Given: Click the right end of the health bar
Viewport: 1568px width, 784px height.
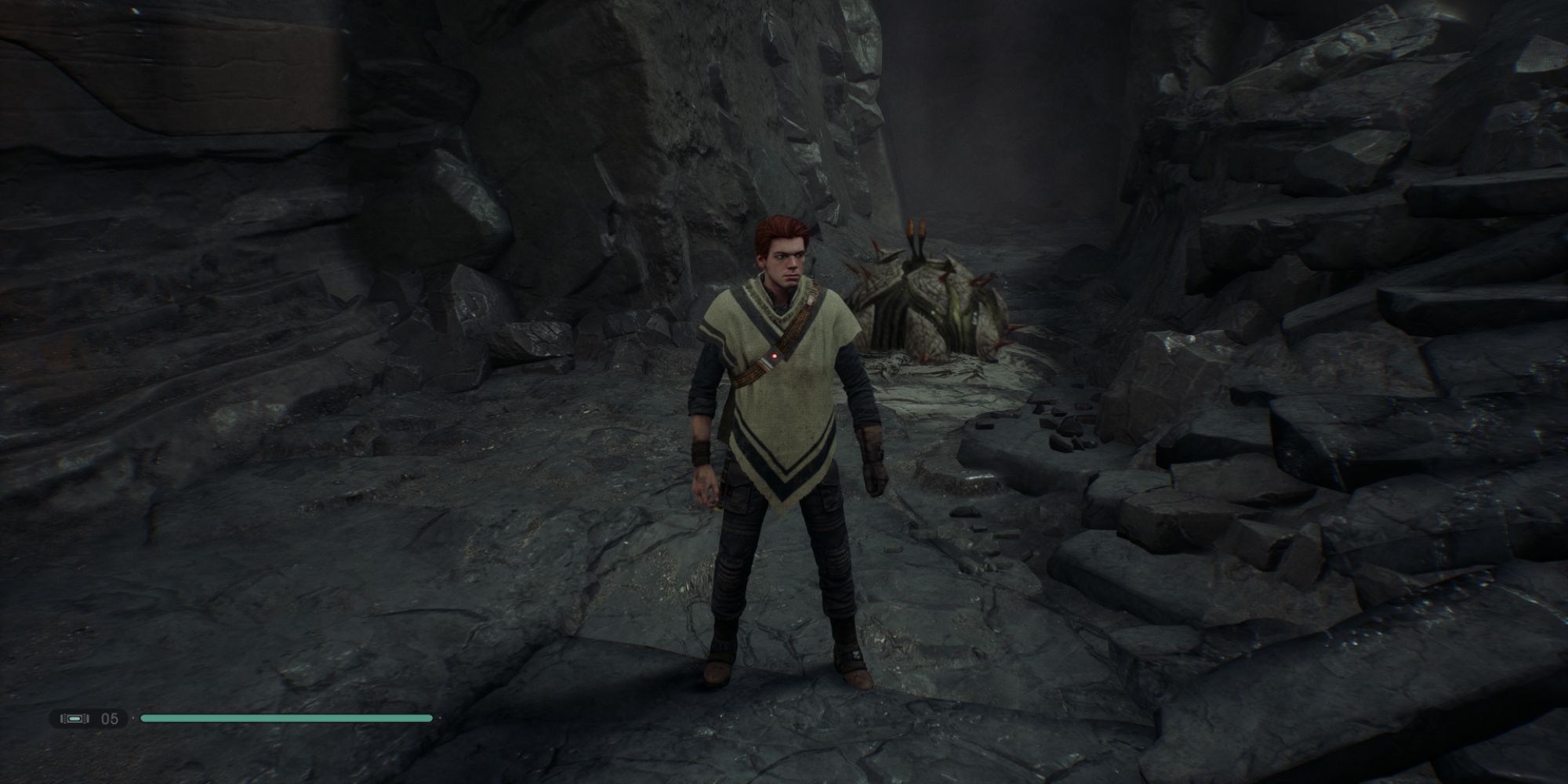Looking at the screenshot, I should [430, 717].
